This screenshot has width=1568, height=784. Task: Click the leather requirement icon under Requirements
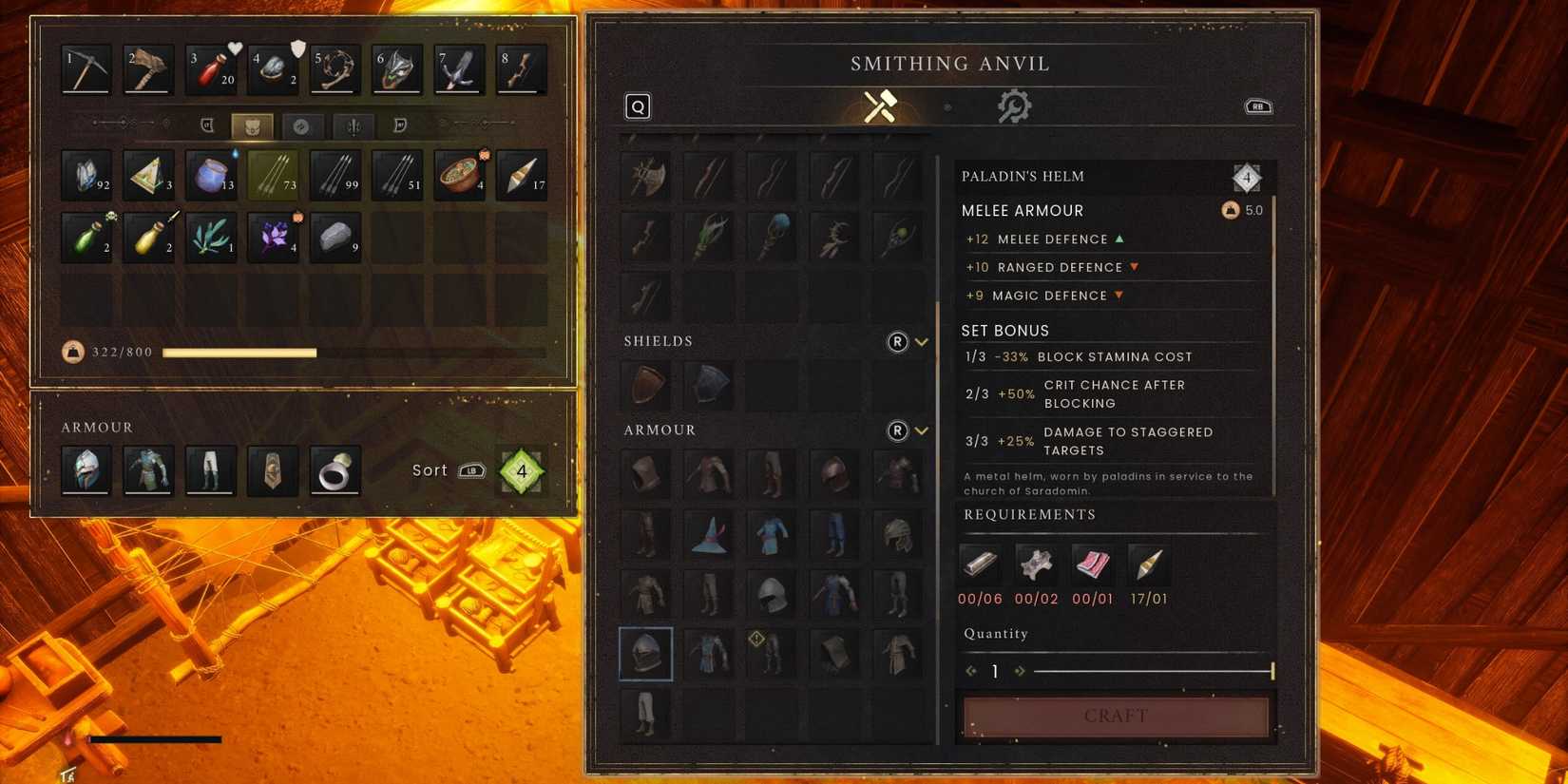[x=1036, y=565]
